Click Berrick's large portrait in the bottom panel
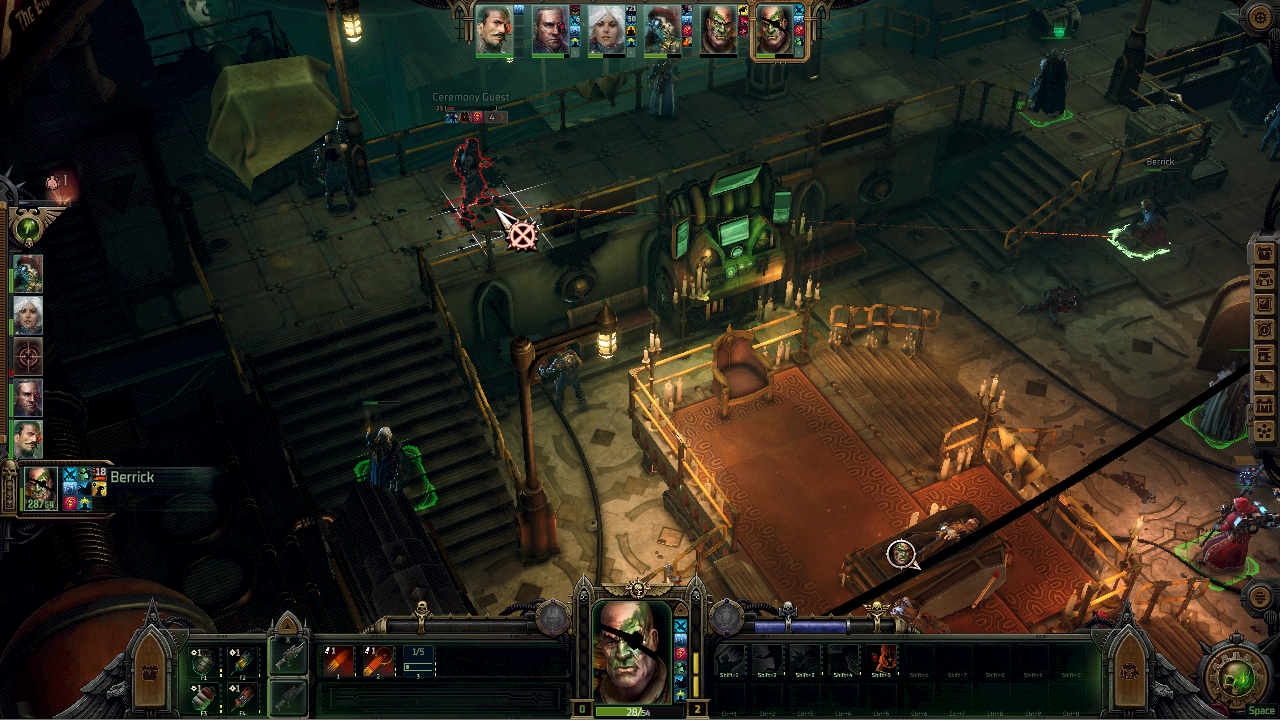The height and width of the screenshot is (720, 1280). coord(632,651)
